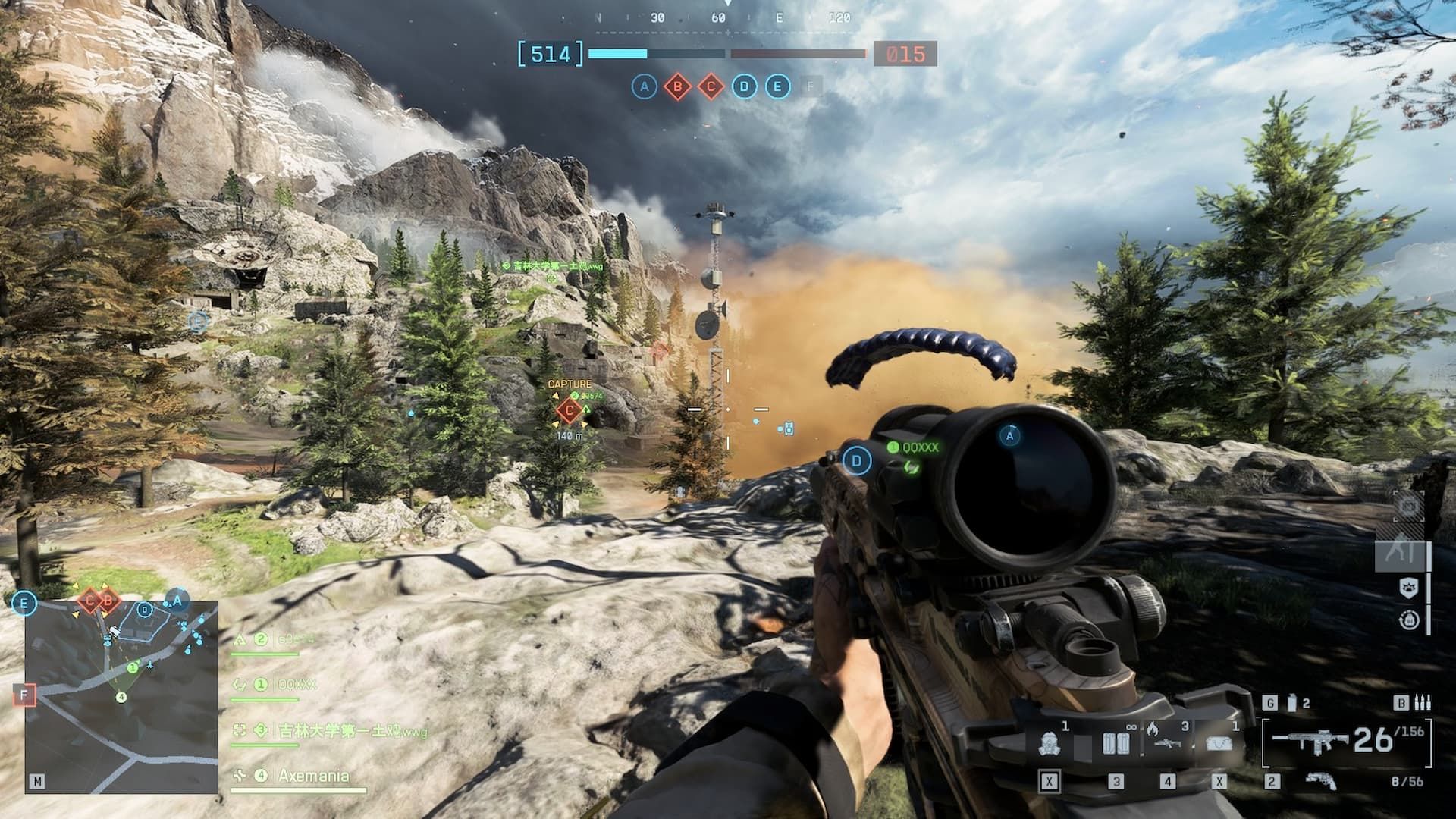Select the bullets ammo type icon
1456x819 pixels.
[1423, 703]
